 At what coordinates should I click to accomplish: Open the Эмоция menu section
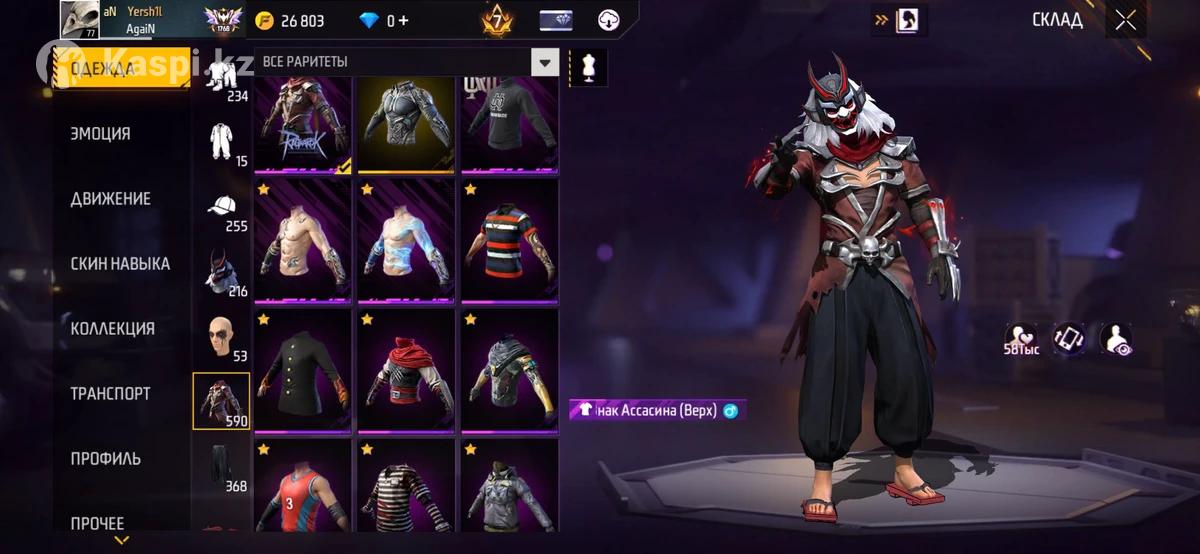pos(100,133)
